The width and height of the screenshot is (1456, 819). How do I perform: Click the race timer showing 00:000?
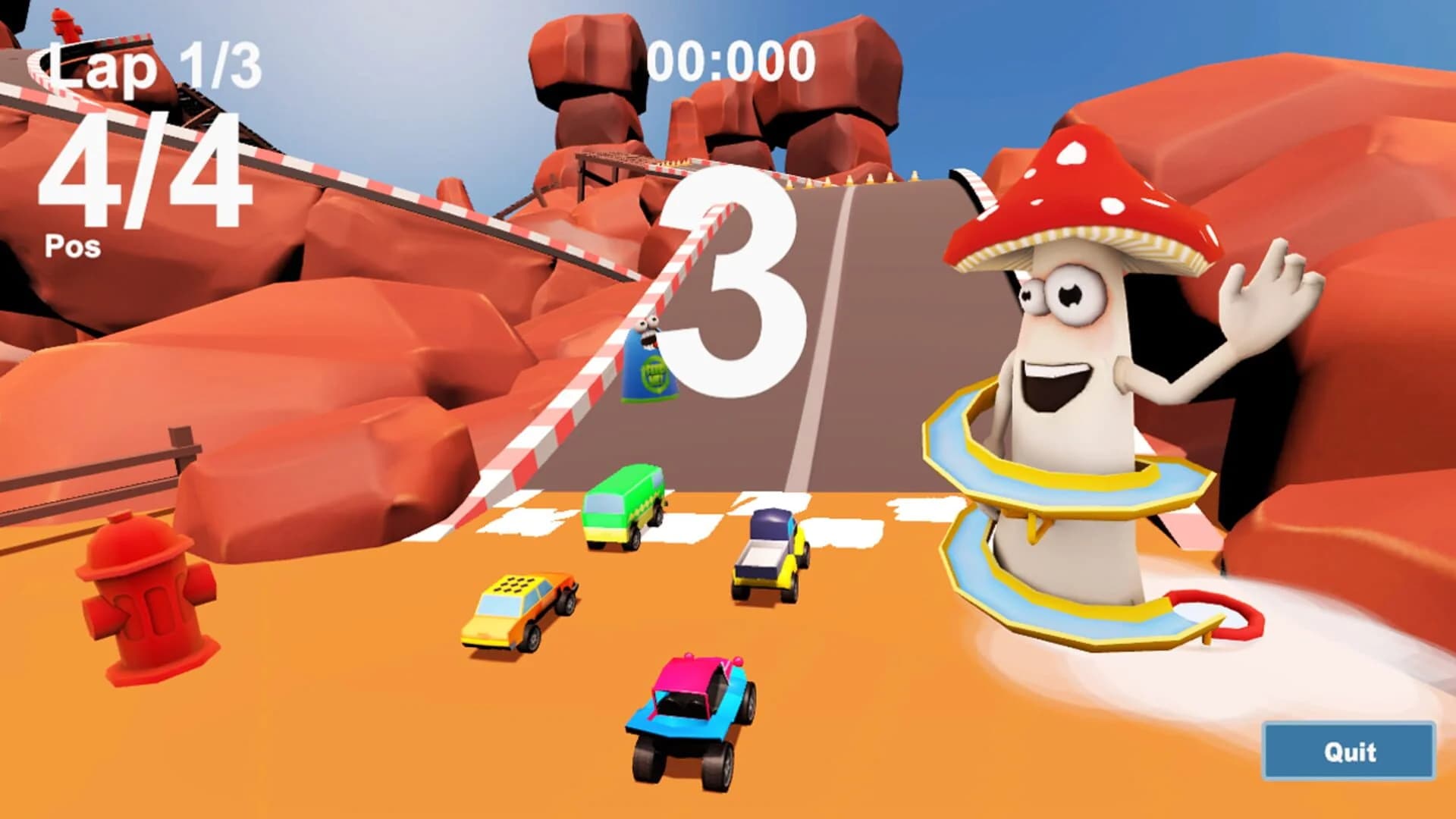point(732,61)
